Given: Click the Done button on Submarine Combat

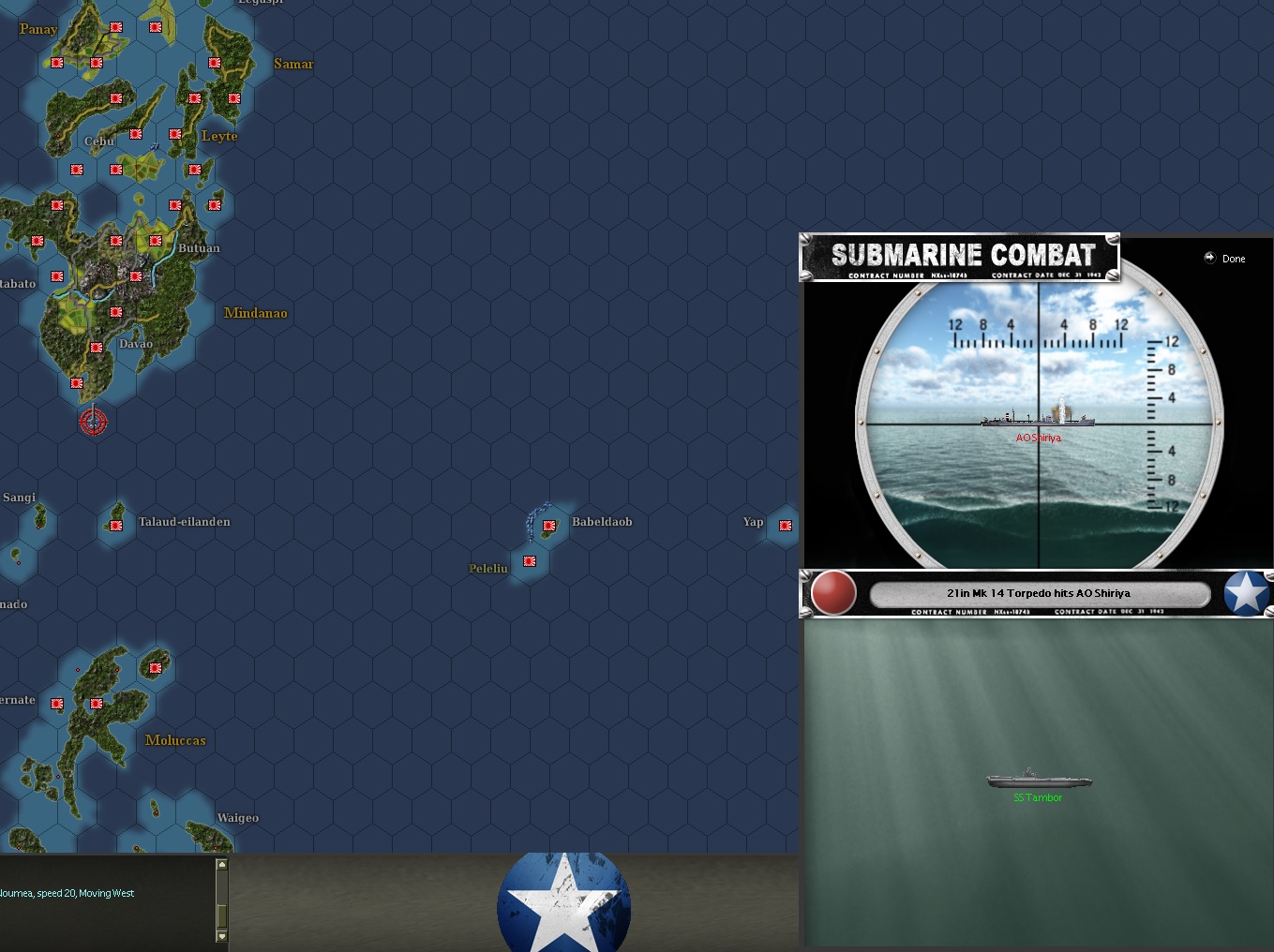Looking at the screenshot, I should click(x=1224, y=259).
